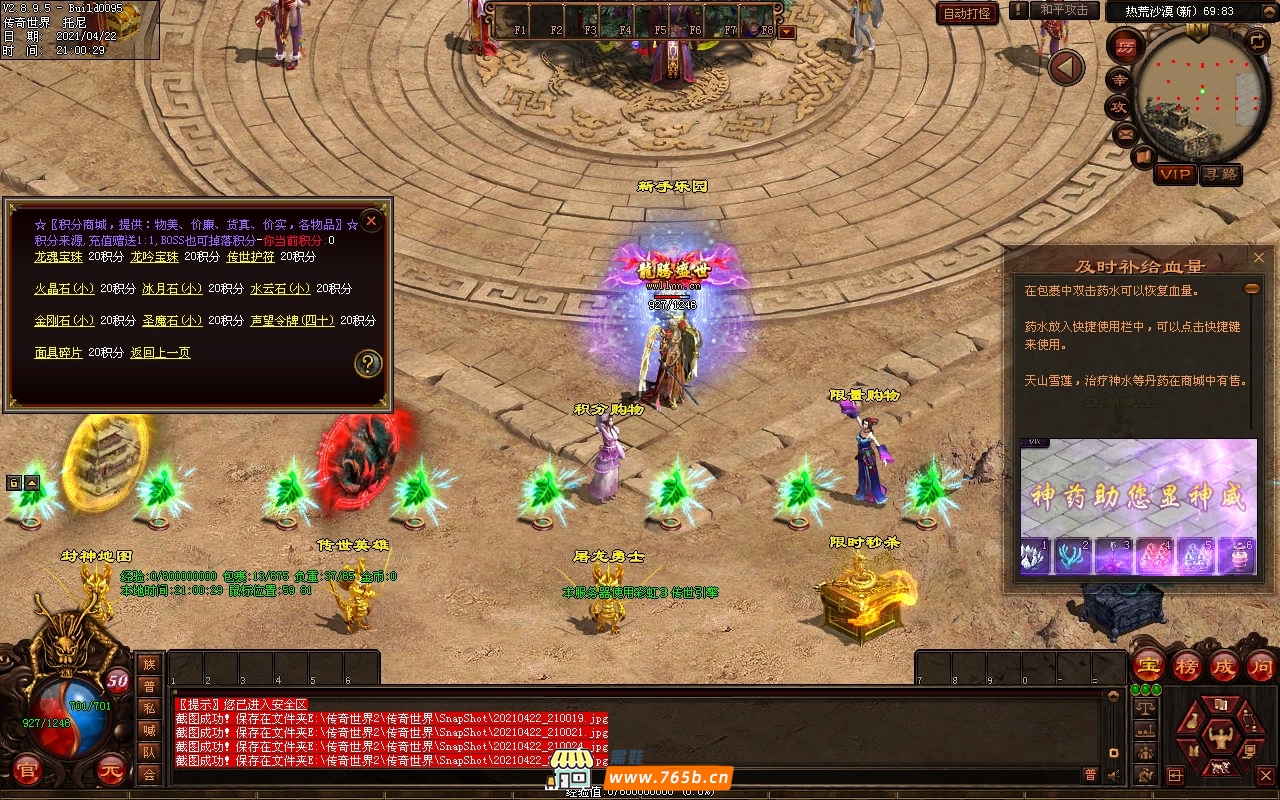1280x800 pixels.
Task: Open the mail envelope icon
Action: point(1126,133)
